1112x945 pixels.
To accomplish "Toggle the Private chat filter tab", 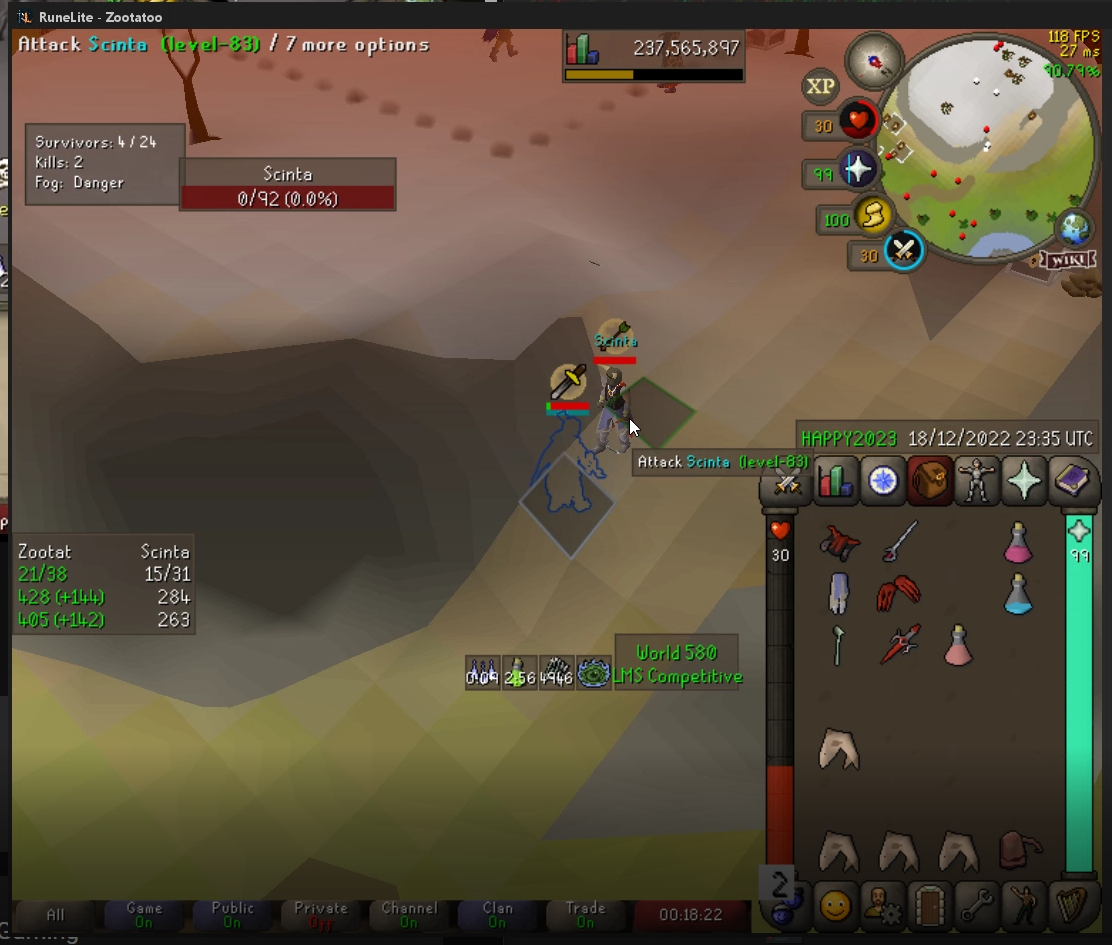I will click(x=321, y=914).
